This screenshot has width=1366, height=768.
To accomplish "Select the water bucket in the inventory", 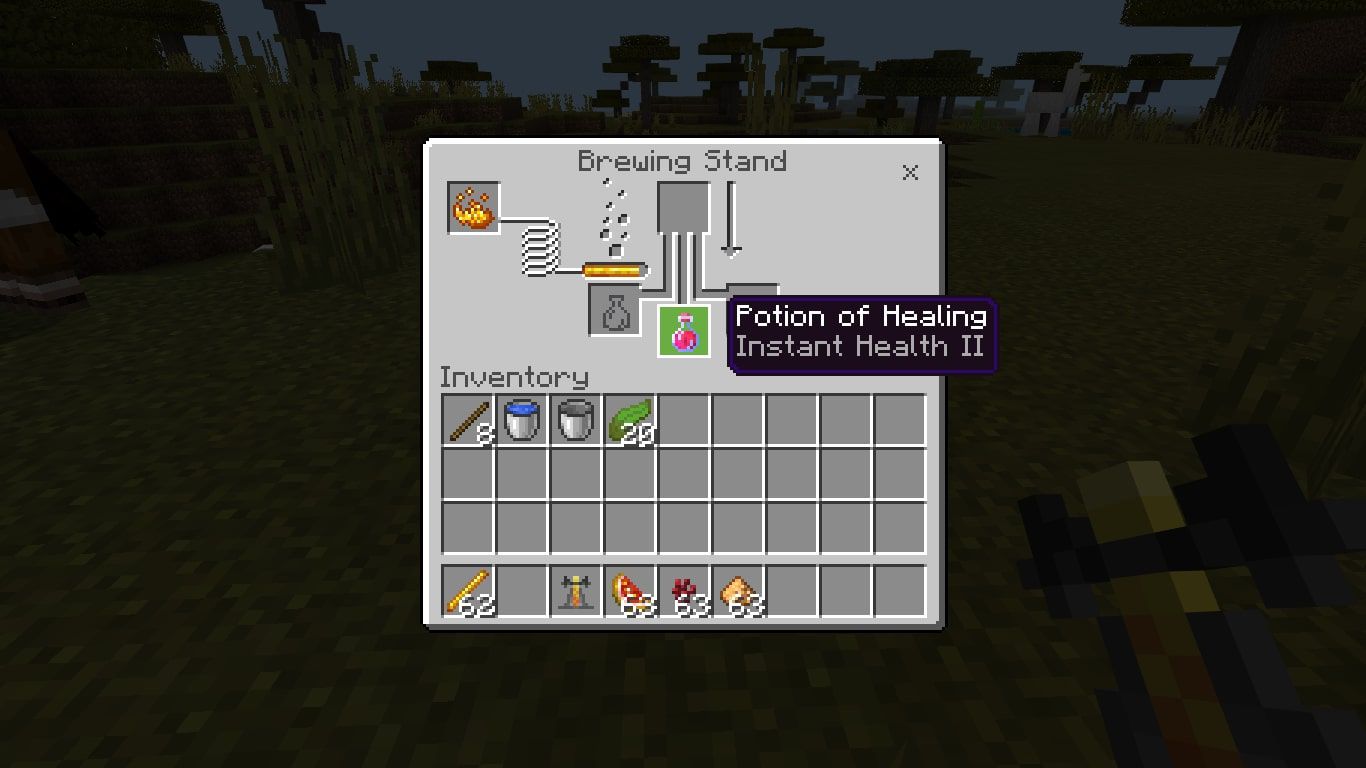I will [521, 420].
